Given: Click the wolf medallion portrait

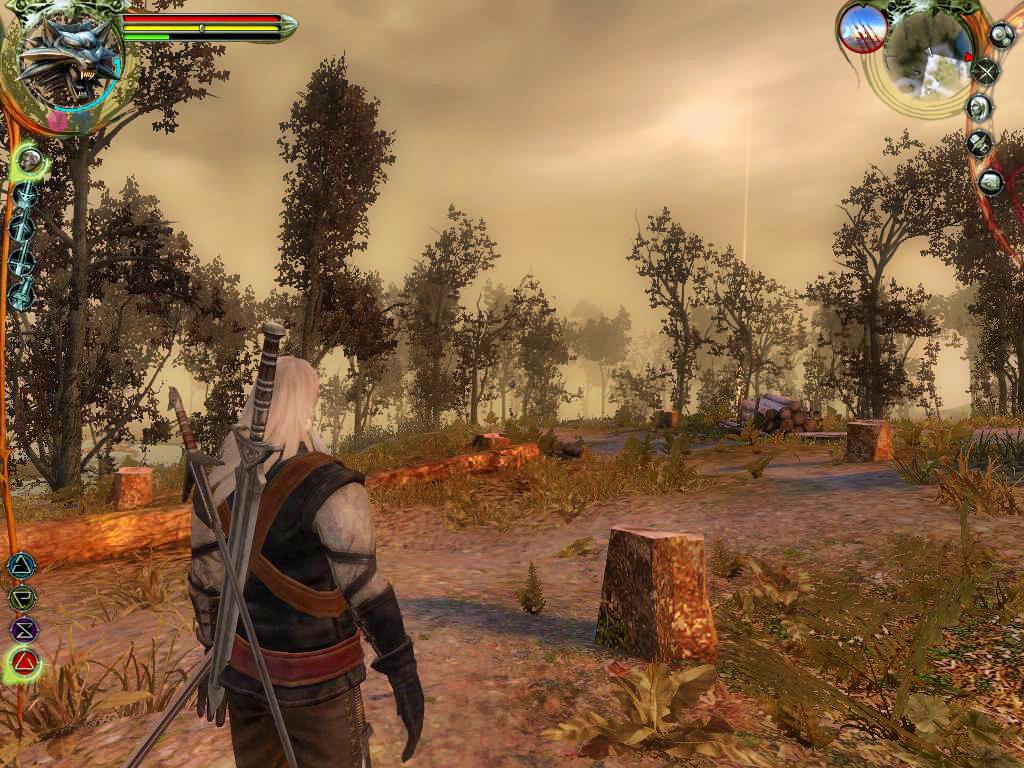Looking at the screenshot, I should click(x=68, y=62).
